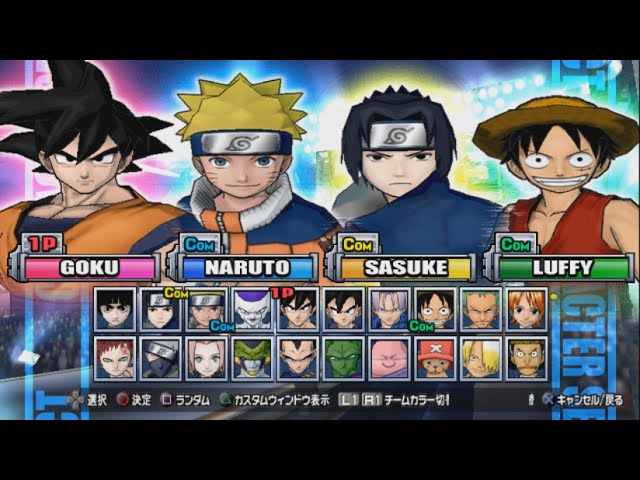Pick Sanji's roster tile

click(x=481, y=357)
